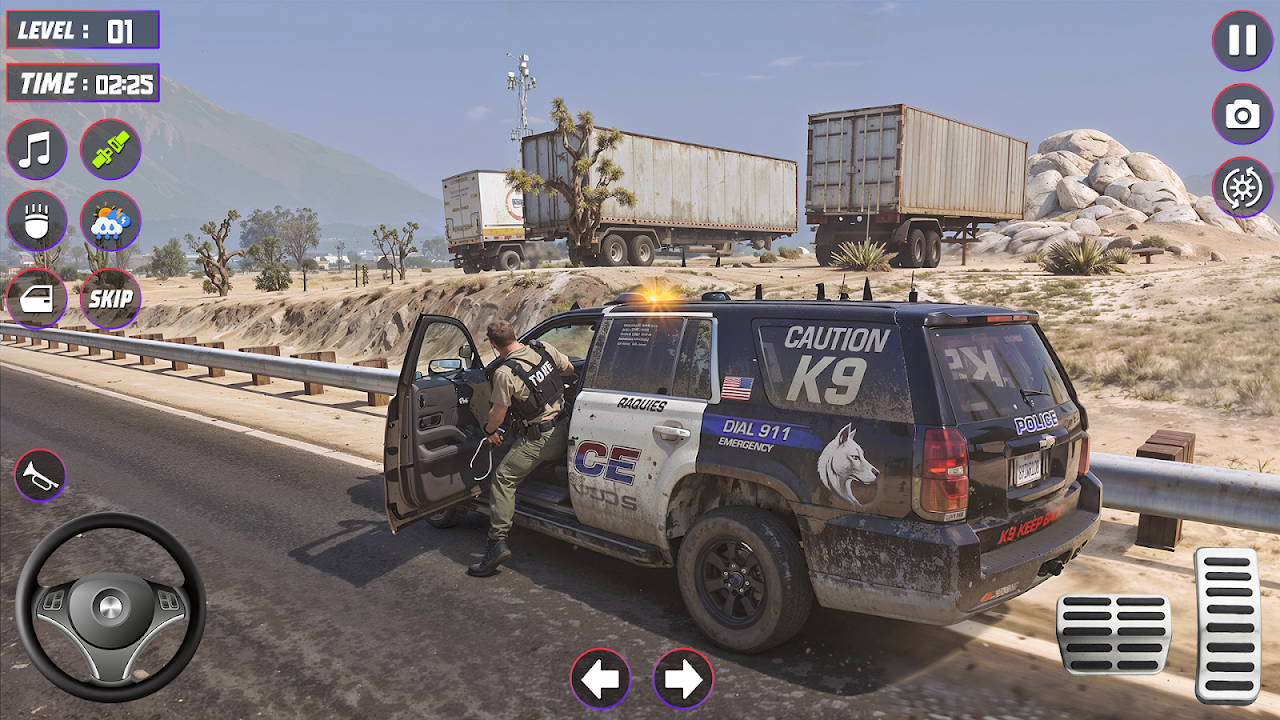Hit the brake pedal
Image resolution: width=1280 pixels, height=720 pixels.
[x=1113, y=633]
